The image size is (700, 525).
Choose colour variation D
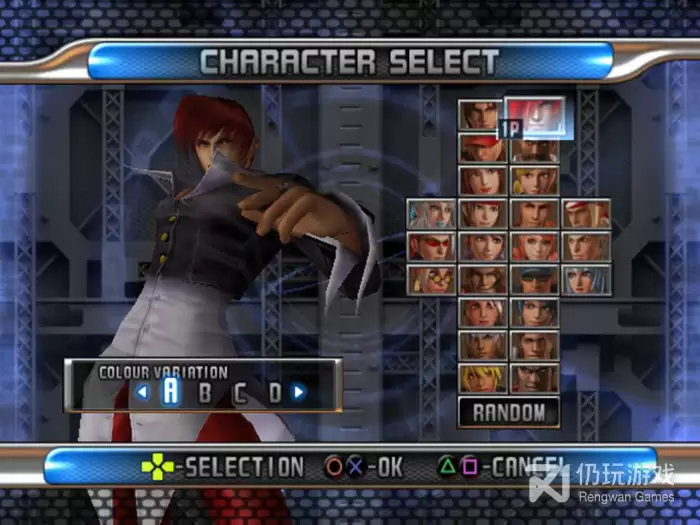coord(274,392)
